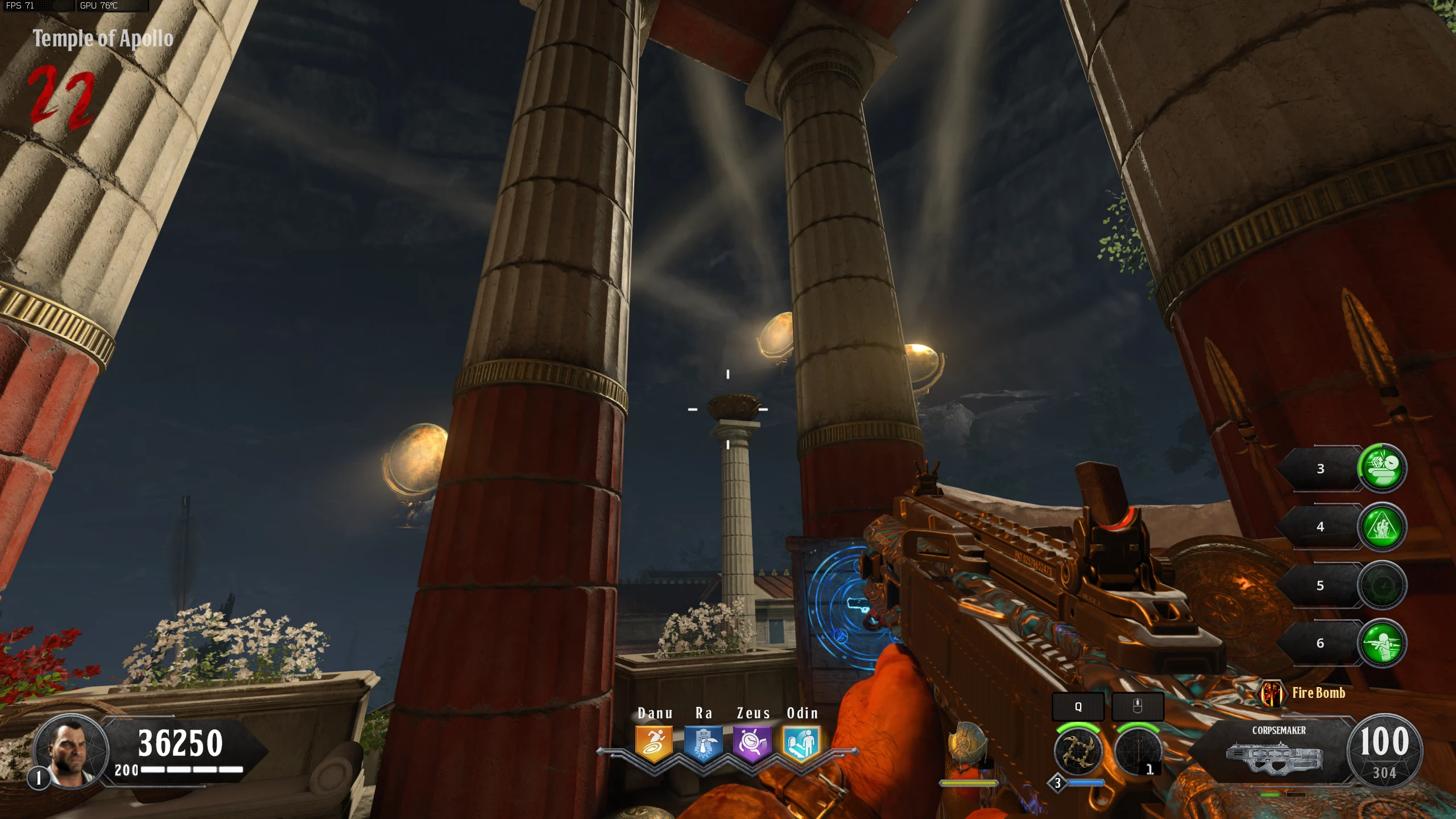The image size is (1456, 819).
Task: Activate the flame-triangle elixir in slot 4
Action: 1382,527
